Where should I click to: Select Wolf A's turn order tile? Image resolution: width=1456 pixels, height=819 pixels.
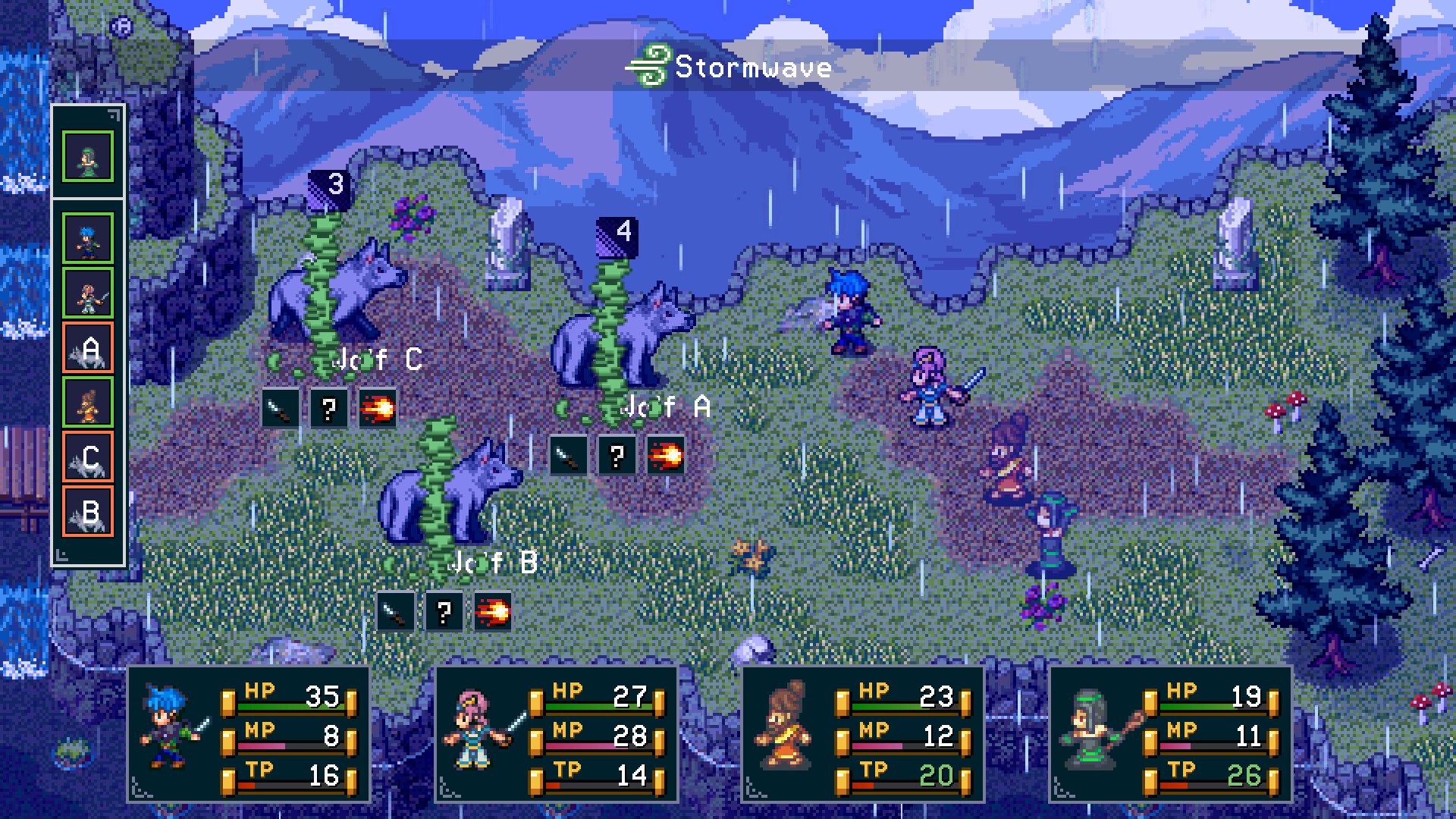coord(88,348)
